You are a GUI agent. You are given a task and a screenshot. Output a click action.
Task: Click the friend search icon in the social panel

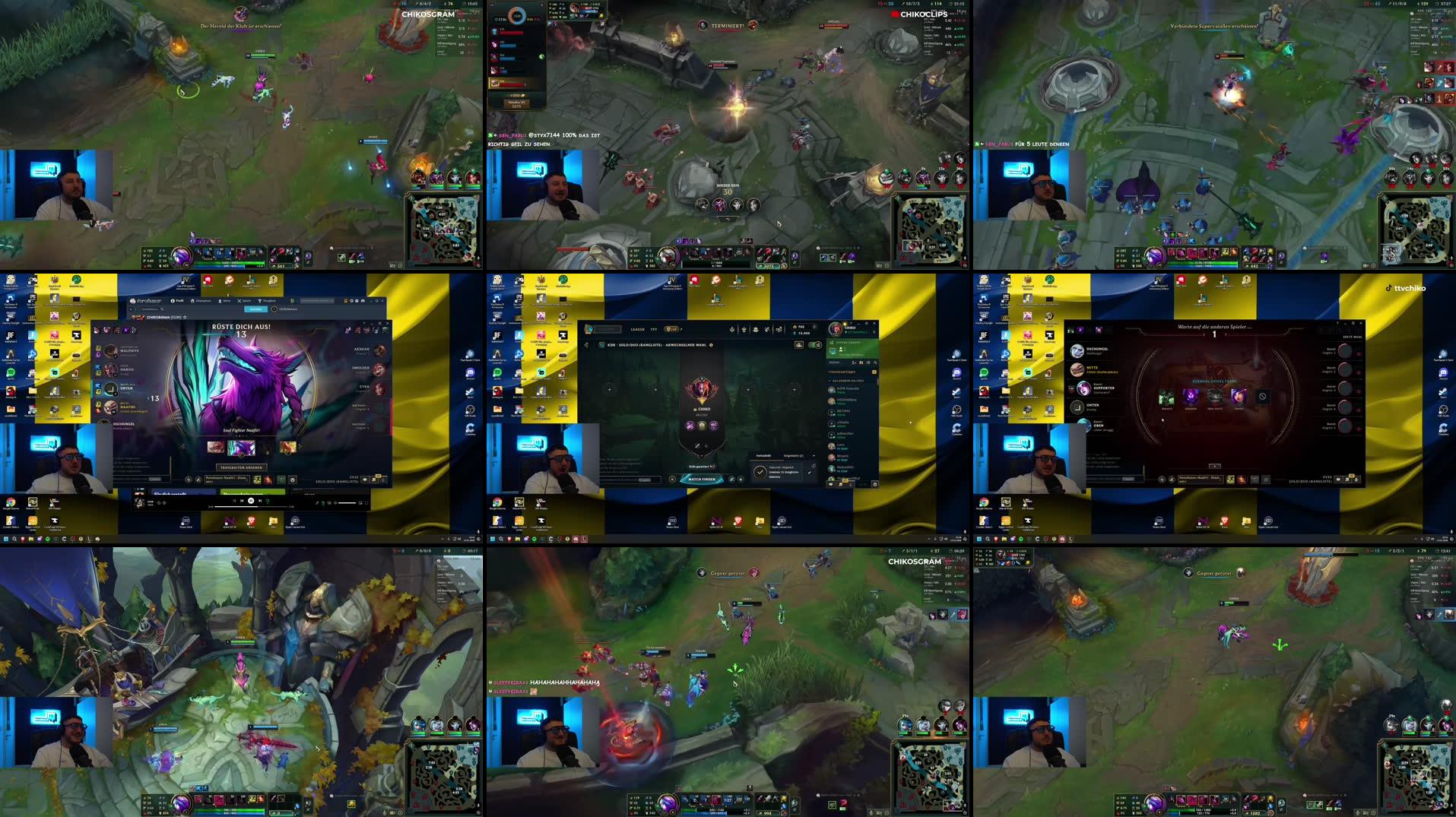click(x=875, y=363)
